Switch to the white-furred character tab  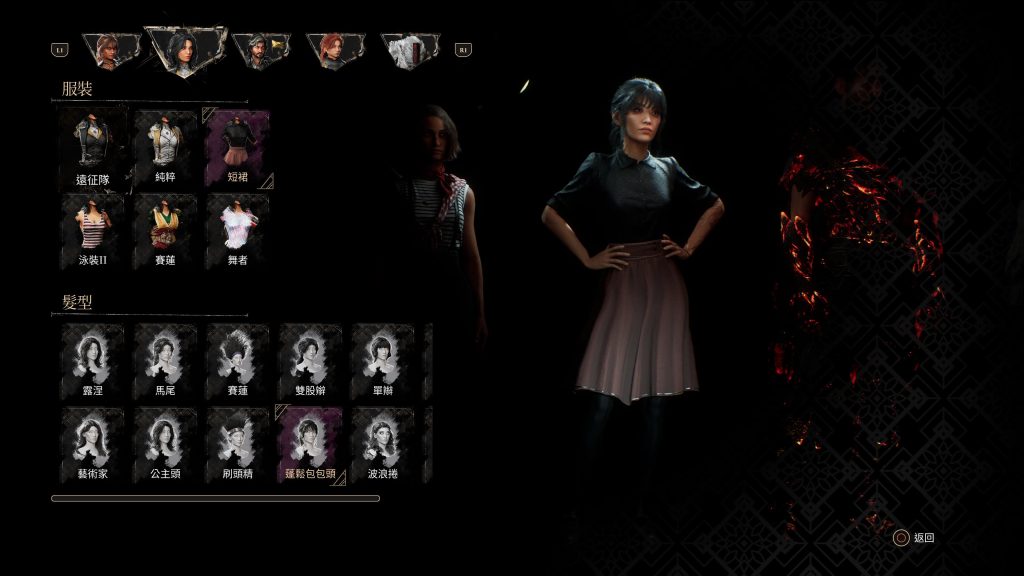pos(410,50)
